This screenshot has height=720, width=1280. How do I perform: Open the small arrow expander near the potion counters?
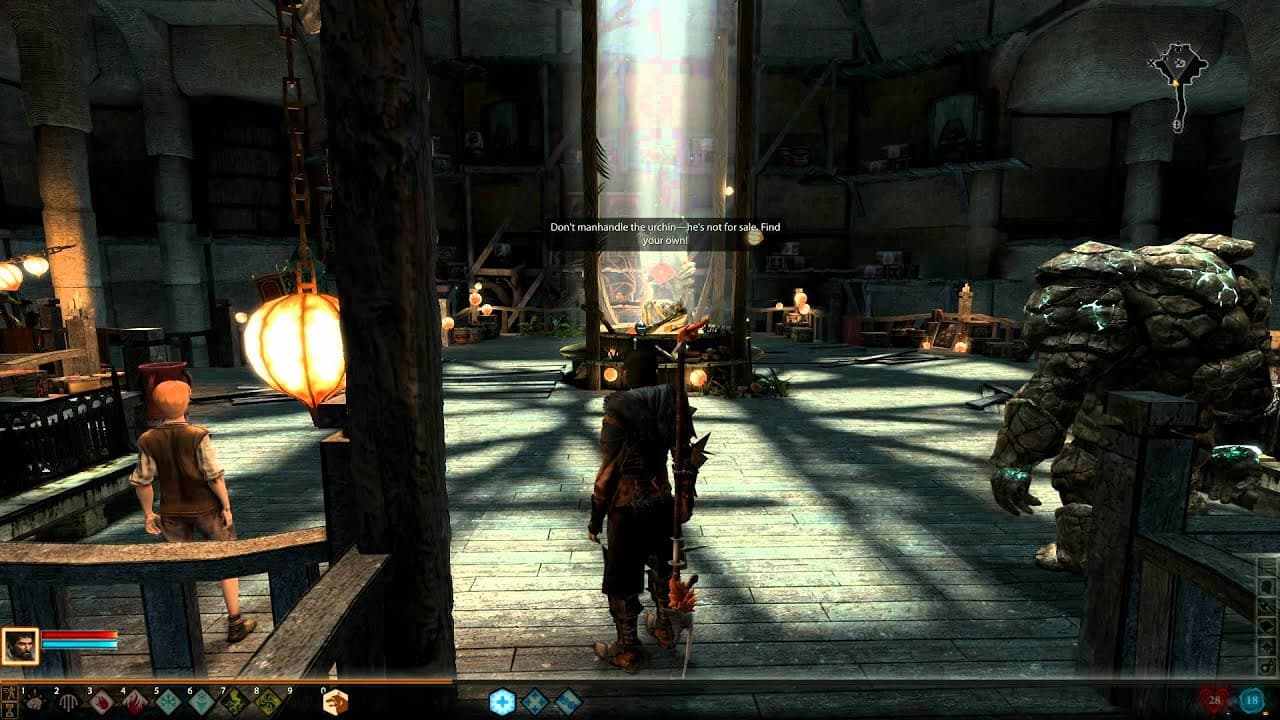[x=1228, y=714]
